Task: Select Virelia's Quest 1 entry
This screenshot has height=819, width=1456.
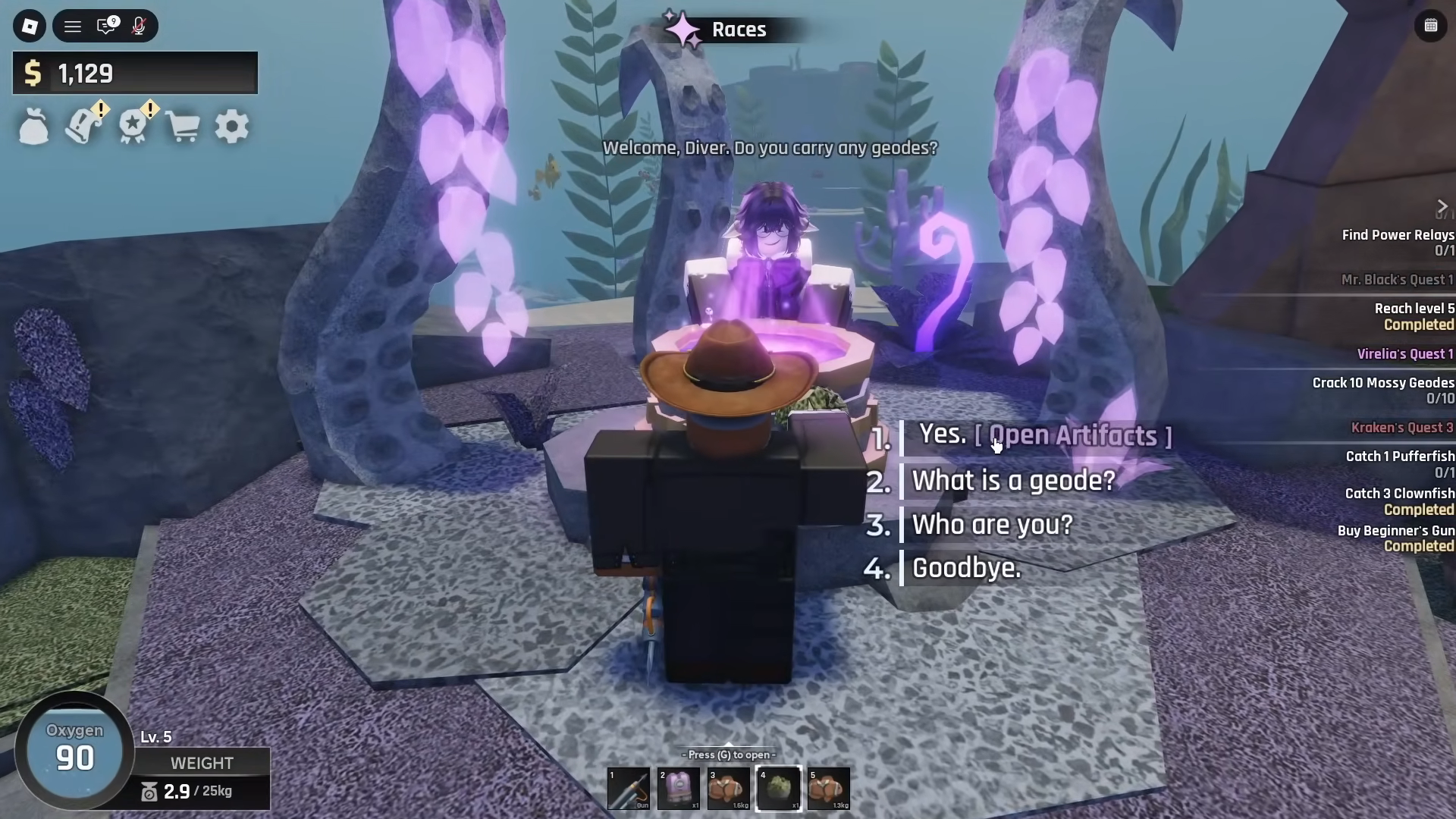Action: (1407, 353)
